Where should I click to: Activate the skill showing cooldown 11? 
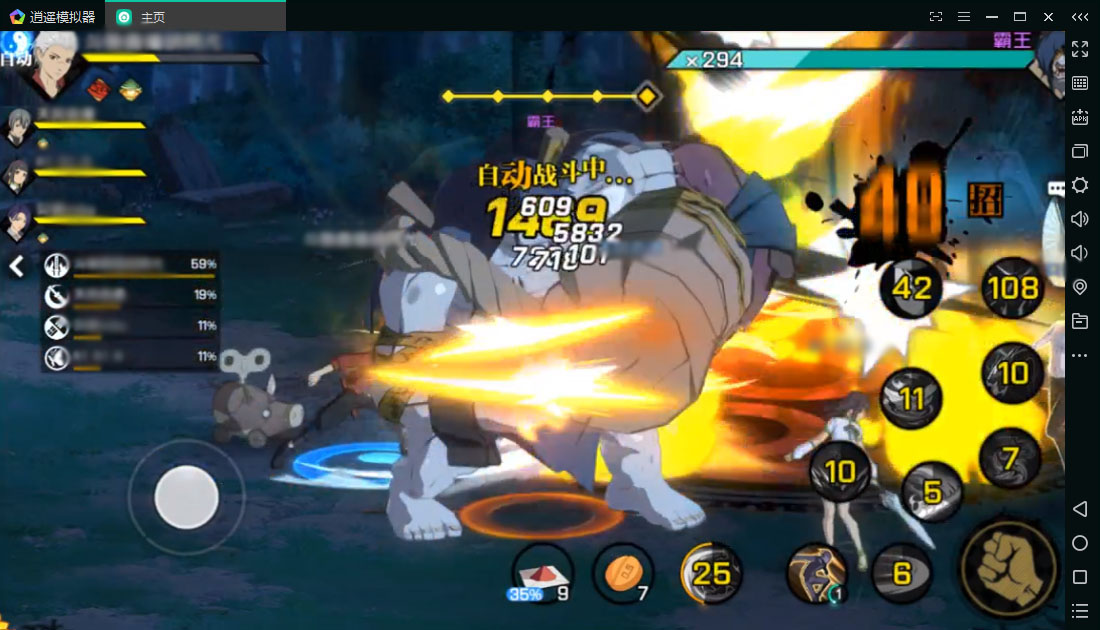(x=911, y=399)
